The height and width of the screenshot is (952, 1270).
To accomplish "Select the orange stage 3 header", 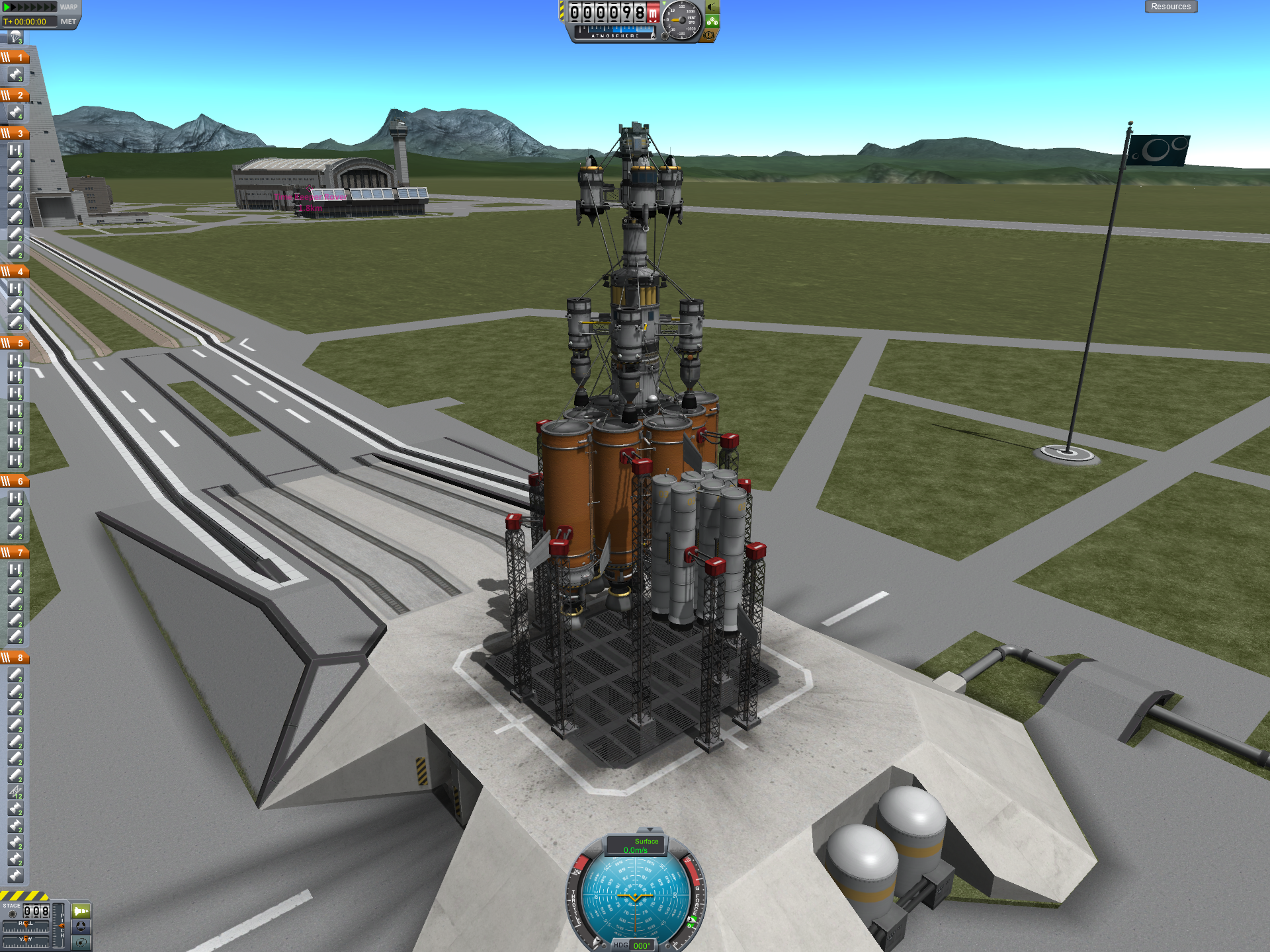I will click(15, 134).
